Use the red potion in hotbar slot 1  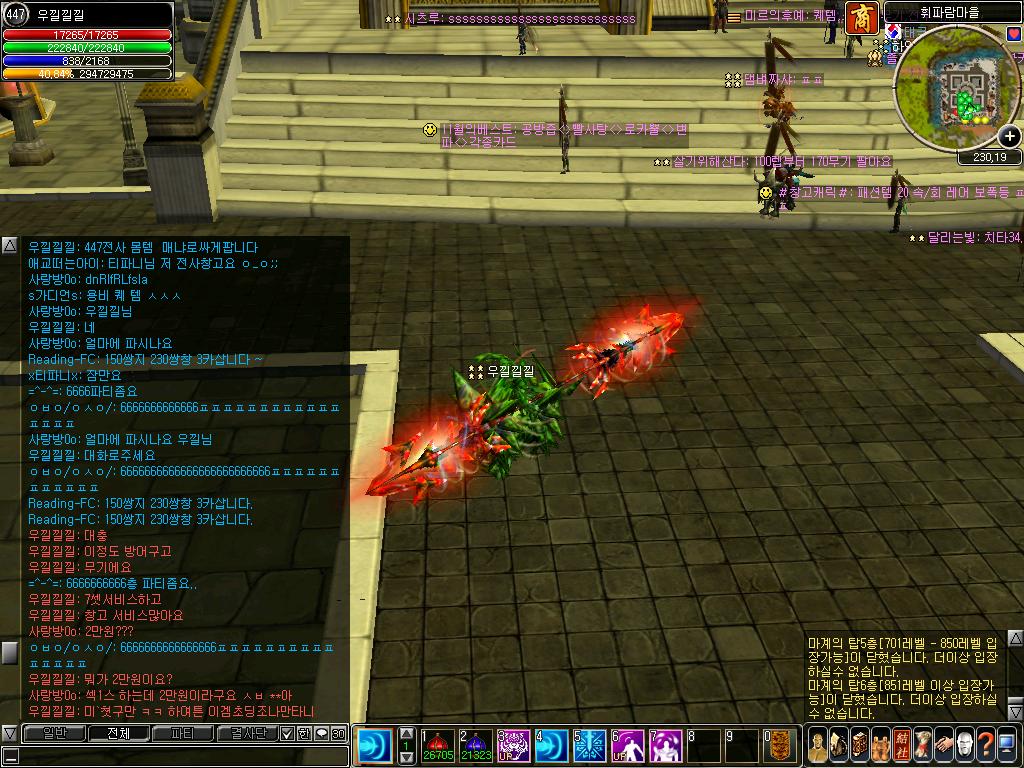point(436,746)
